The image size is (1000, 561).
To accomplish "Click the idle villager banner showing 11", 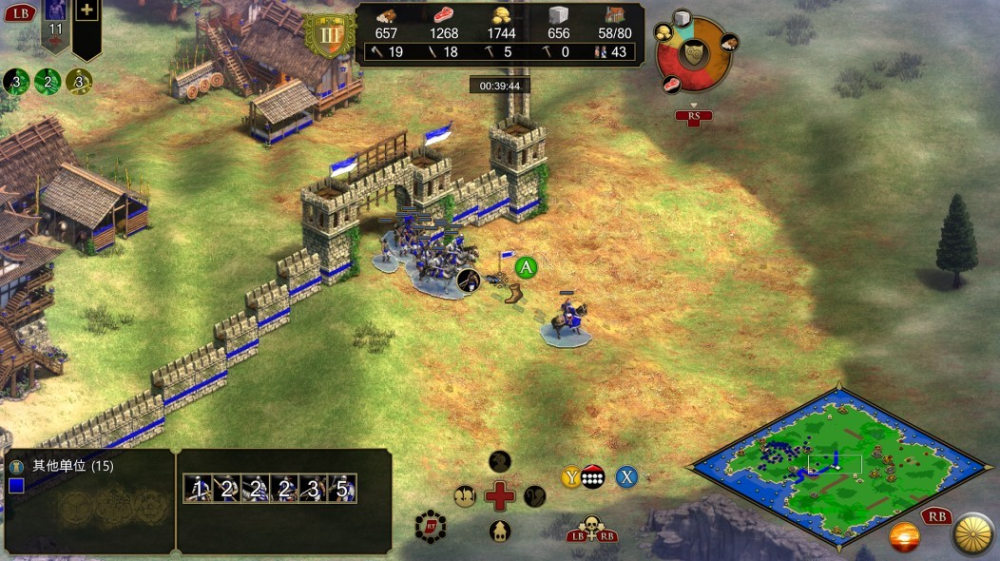I will (x=56, y=27).
